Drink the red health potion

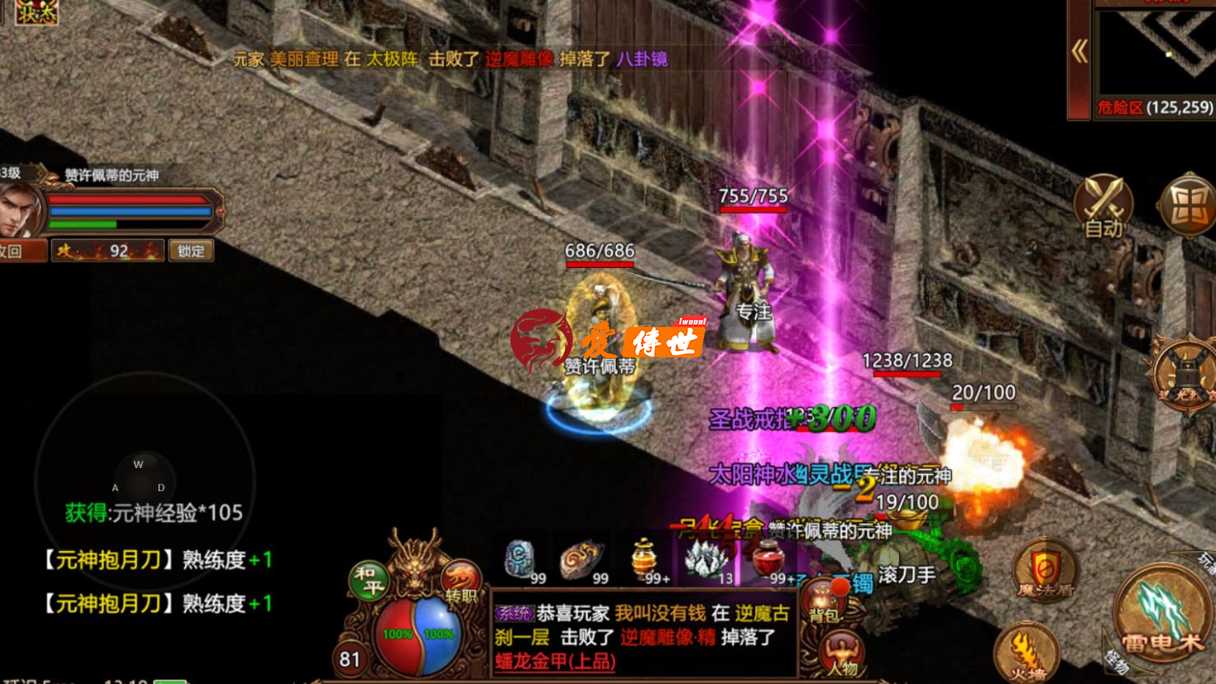pos(768,559)
